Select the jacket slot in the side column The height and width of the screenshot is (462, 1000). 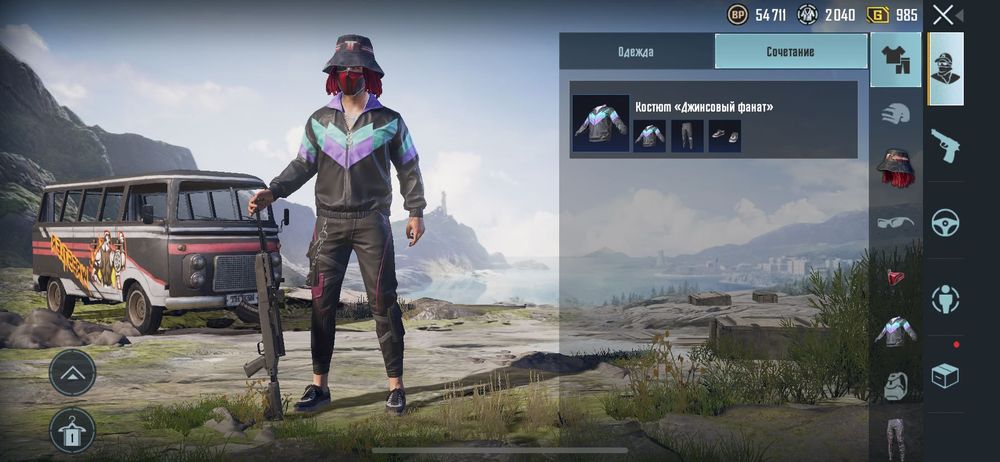click(x=896, y=330)
